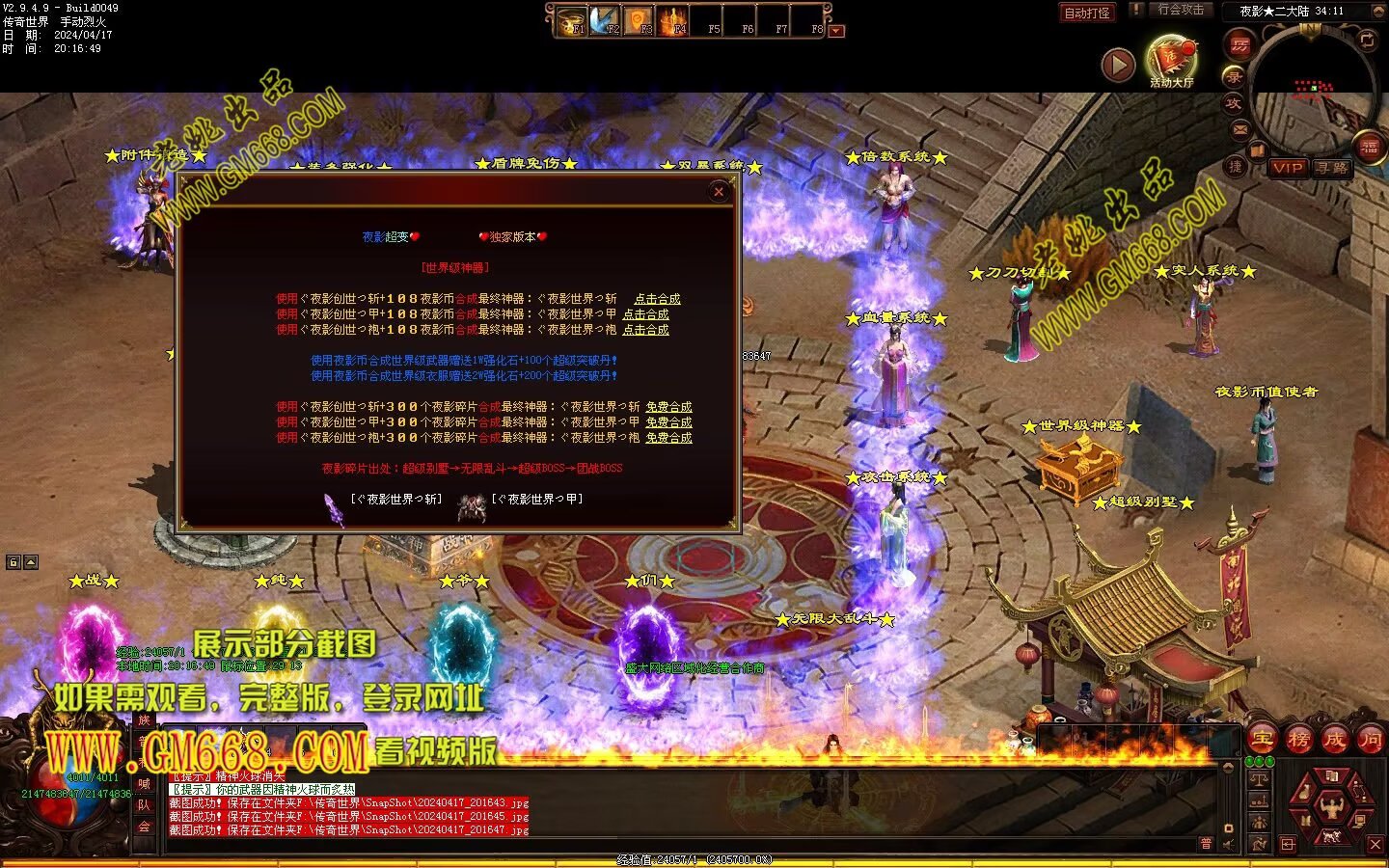This screenshot has height=868, width=1389.
Task: Activate the 寻路 pathfinding button
Action: pyautogui.click(x=1332, y=168)
